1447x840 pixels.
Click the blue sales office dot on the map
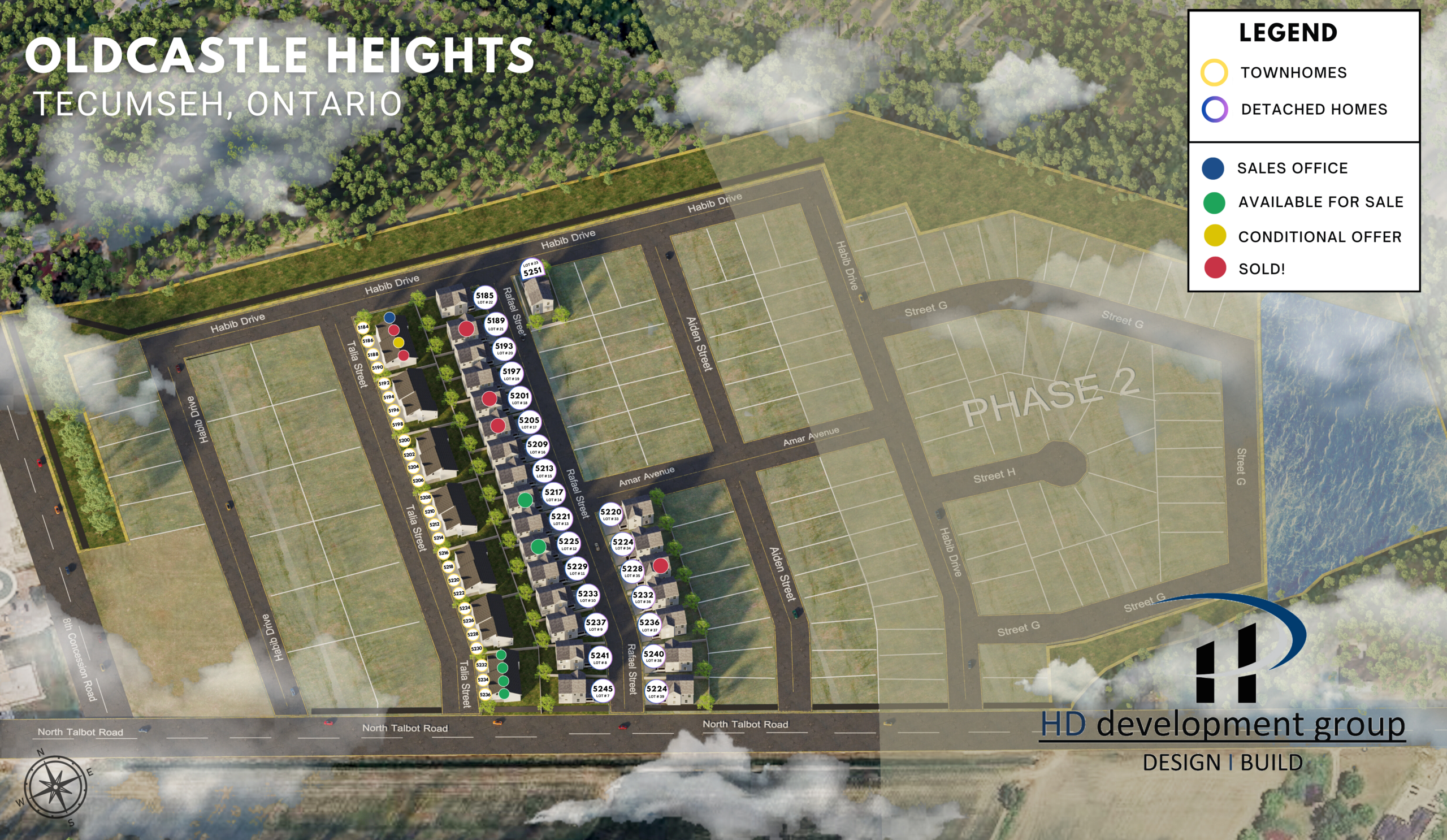(x=389, y=317)
